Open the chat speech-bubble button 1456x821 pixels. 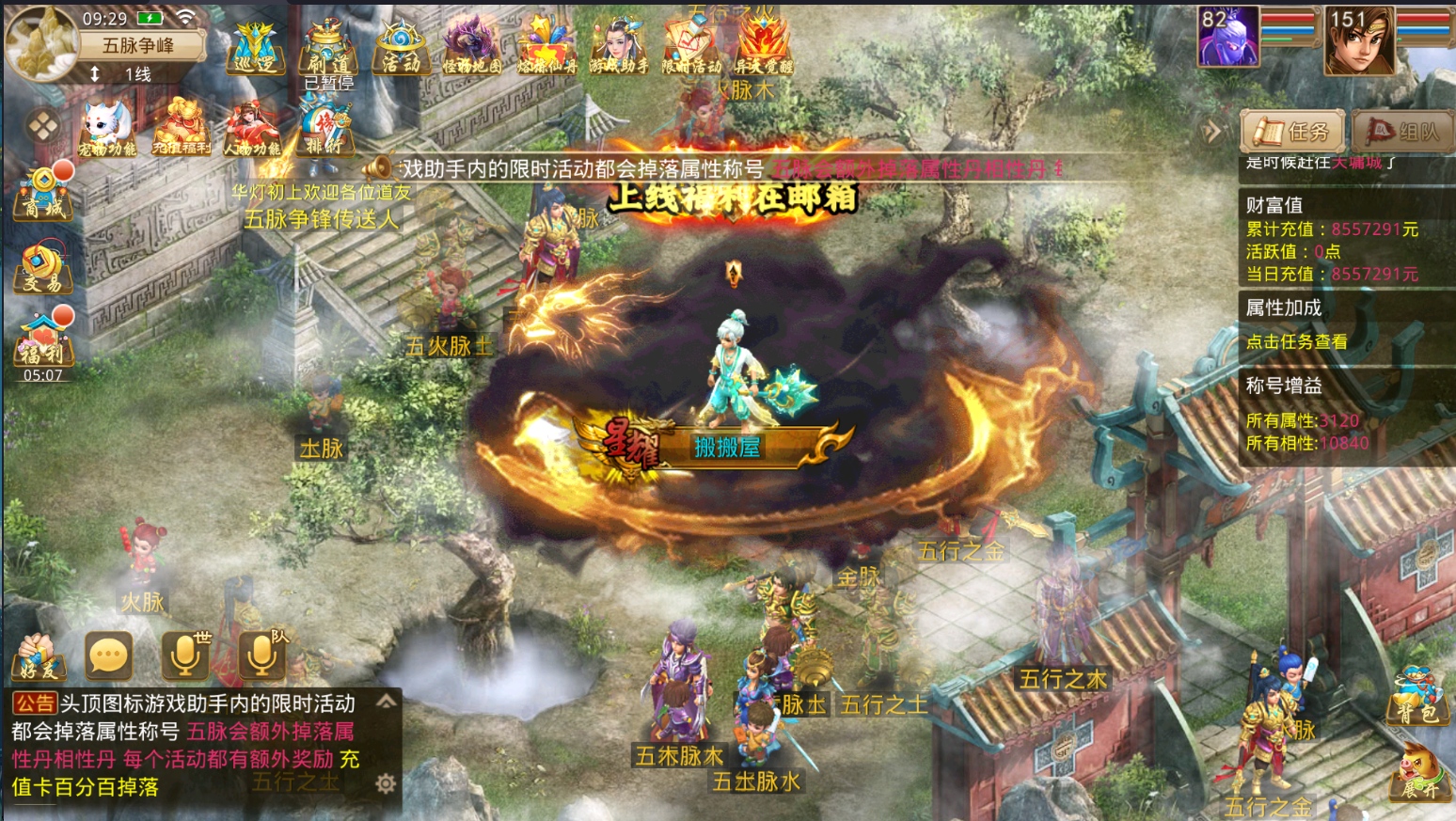pyautogui.click(x=108, y=655)
